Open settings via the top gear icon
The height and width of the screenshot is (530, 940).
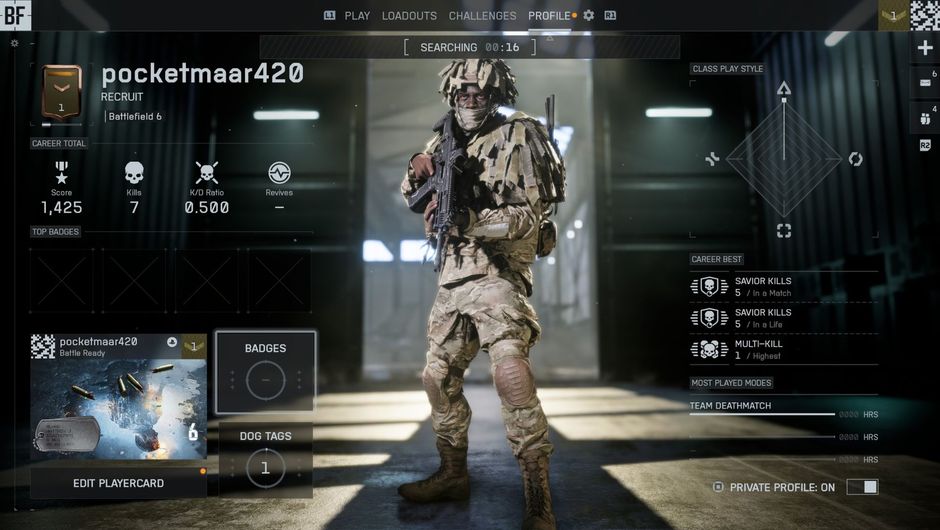(589, 16)
